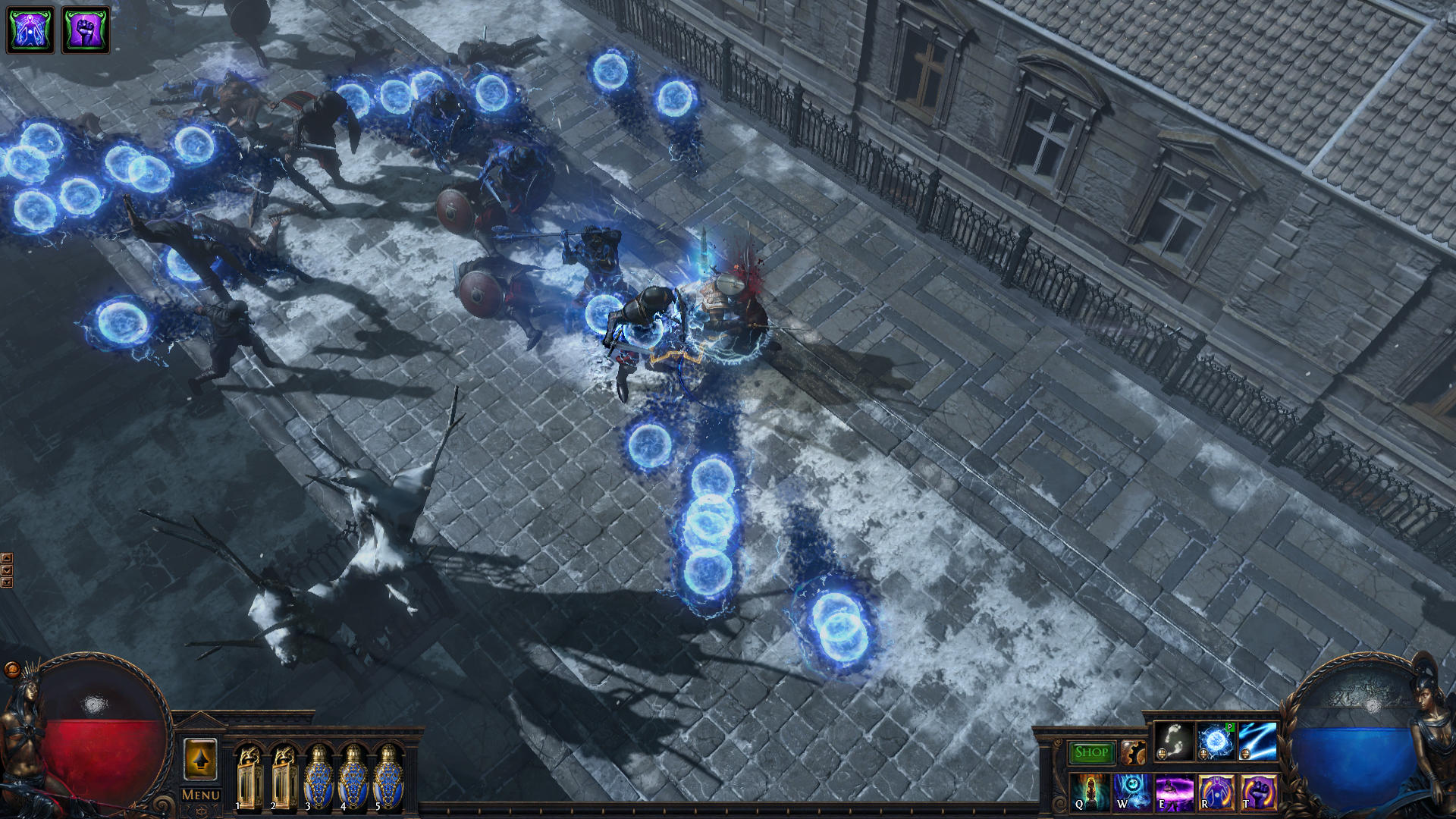Select the Orb of Storms skill with green P marker
The height and width of the screenshot is (819, 1456).
point(1215,740)
